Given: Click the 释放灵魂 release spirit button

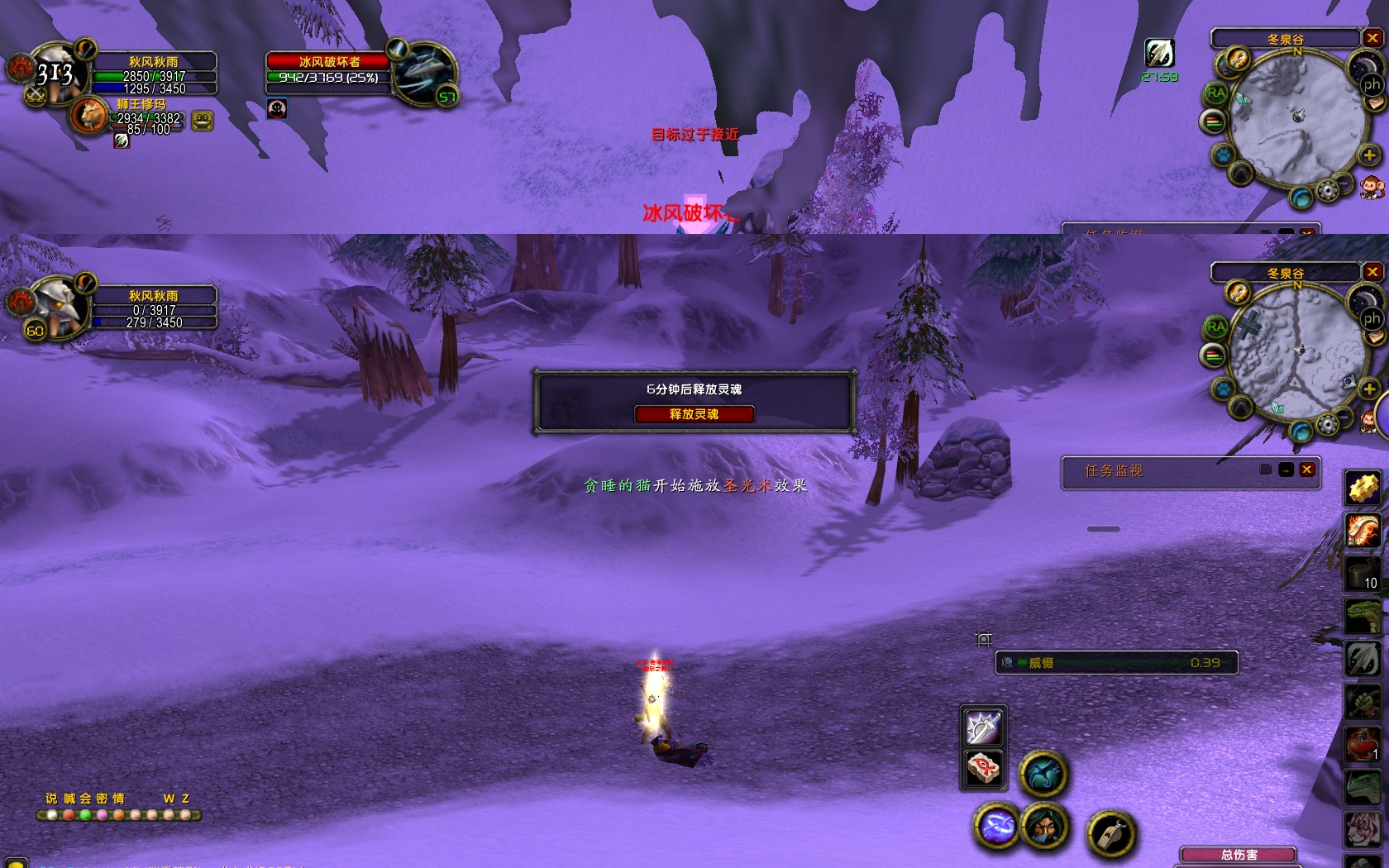Looking at the screenshot, I should click(694, 414).
